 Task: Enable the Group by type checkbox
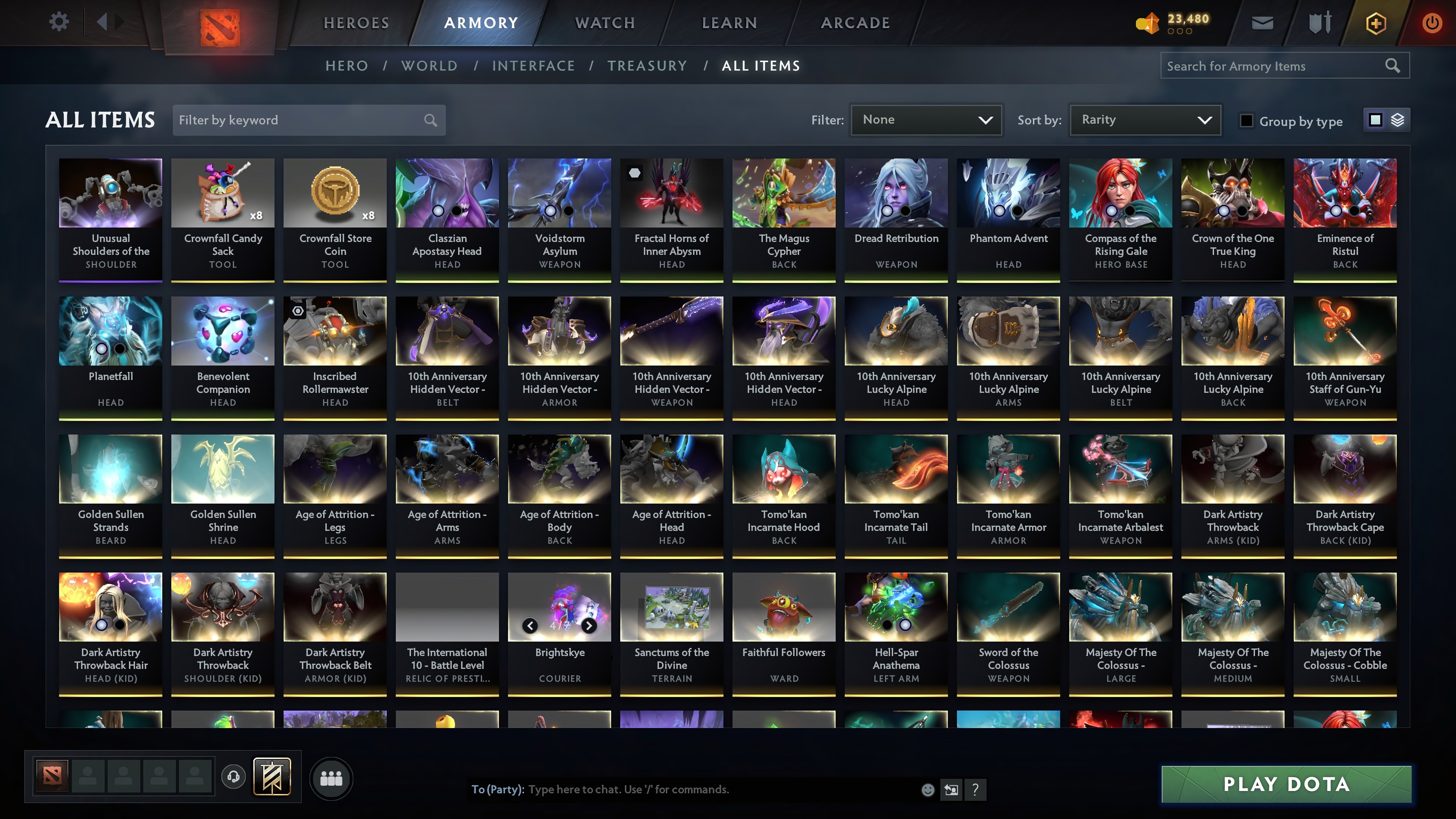click(x=1247, y=120)
